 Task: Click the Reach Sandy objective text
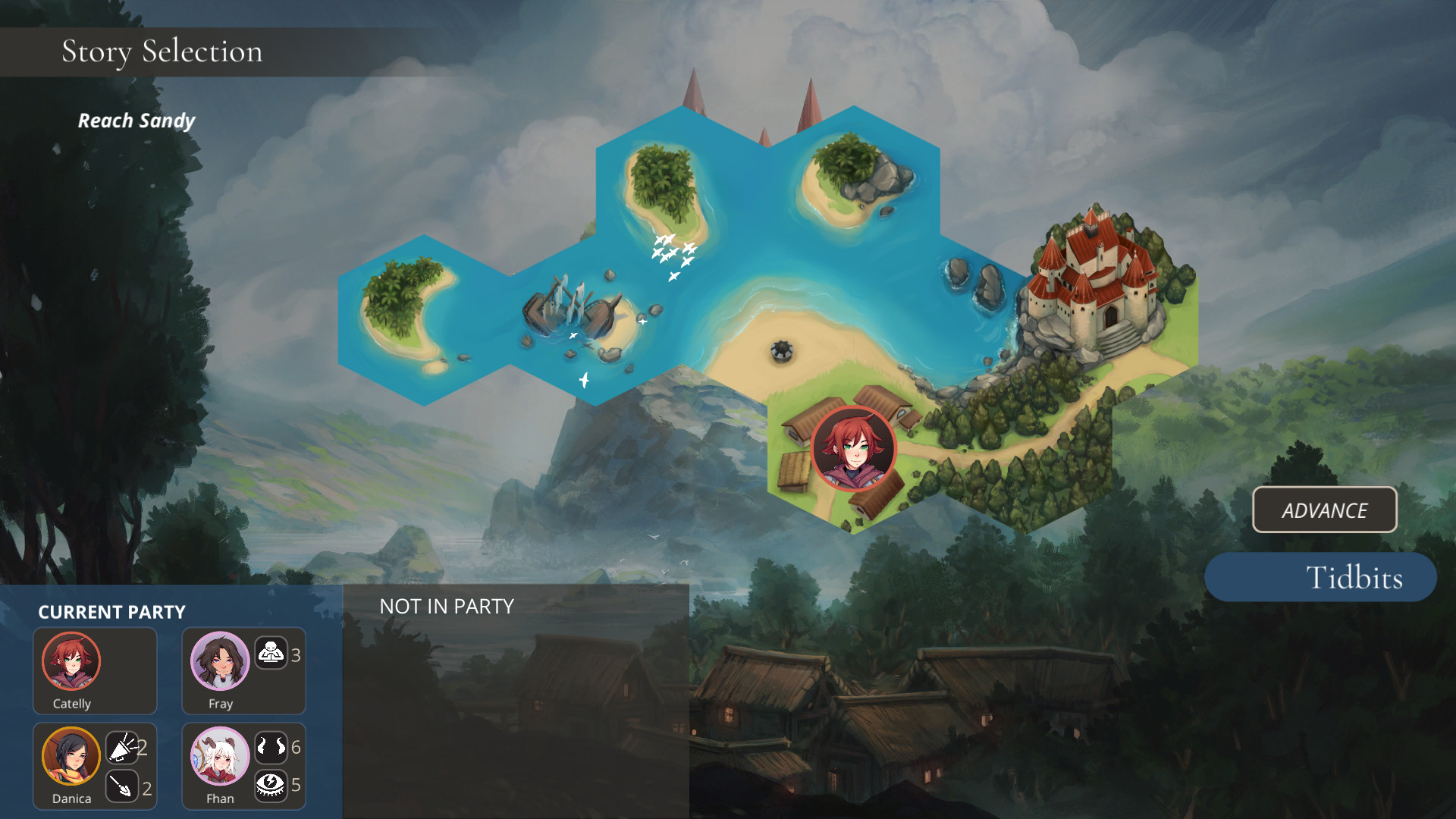tap(136, 121)
